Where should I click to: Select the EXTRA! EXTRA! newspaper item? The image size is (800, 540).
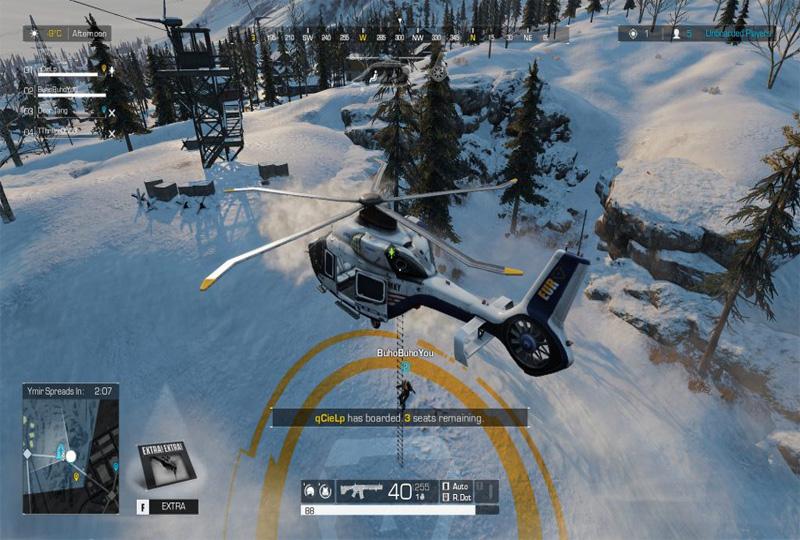pyautogui.click(x=165, y=466)
